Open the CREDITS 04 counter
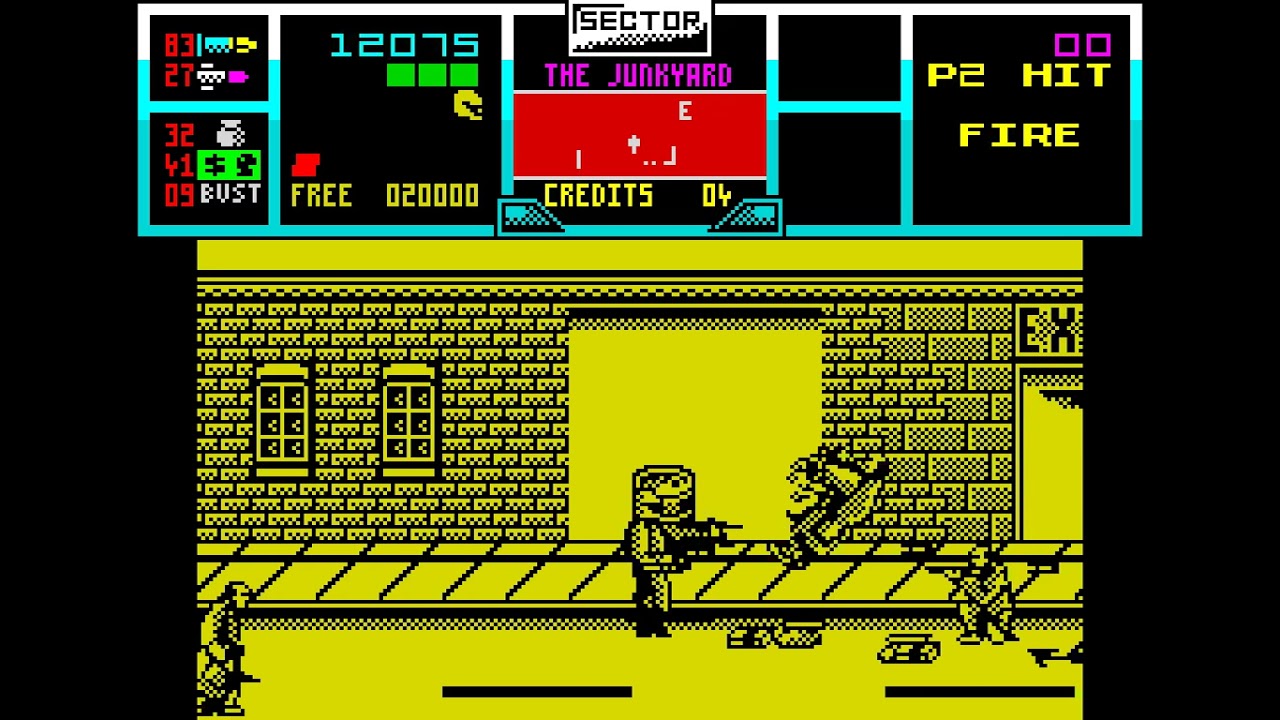 coord(638,196)
